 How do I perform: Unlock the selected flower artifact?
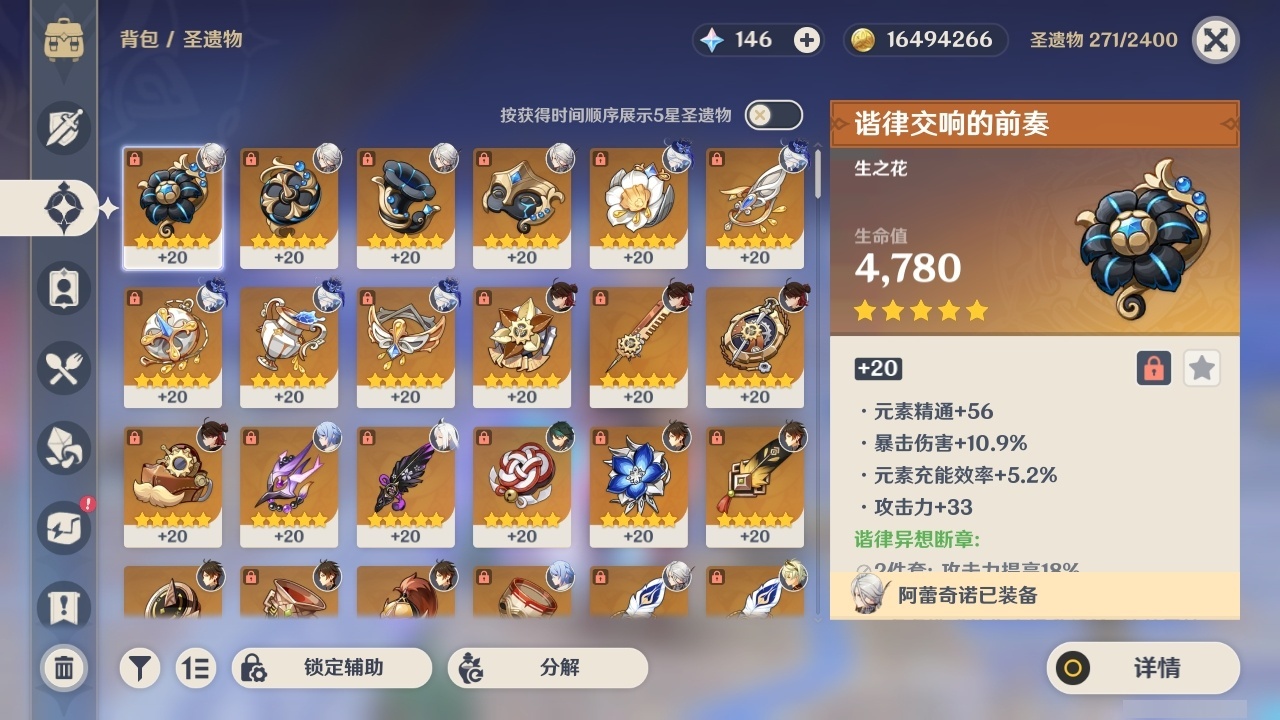1152,368
